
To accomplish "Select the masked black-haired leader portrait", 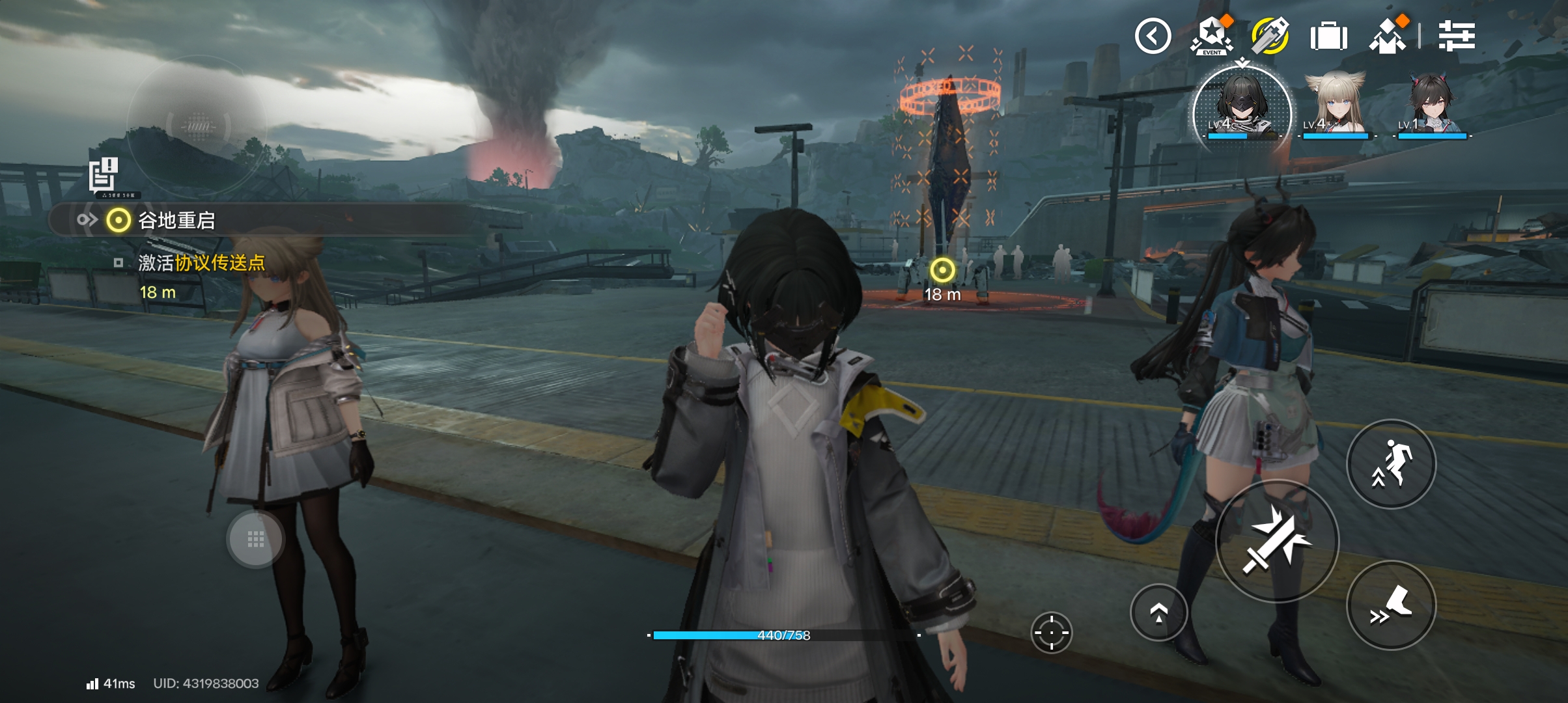I will tap(1241, 108).
